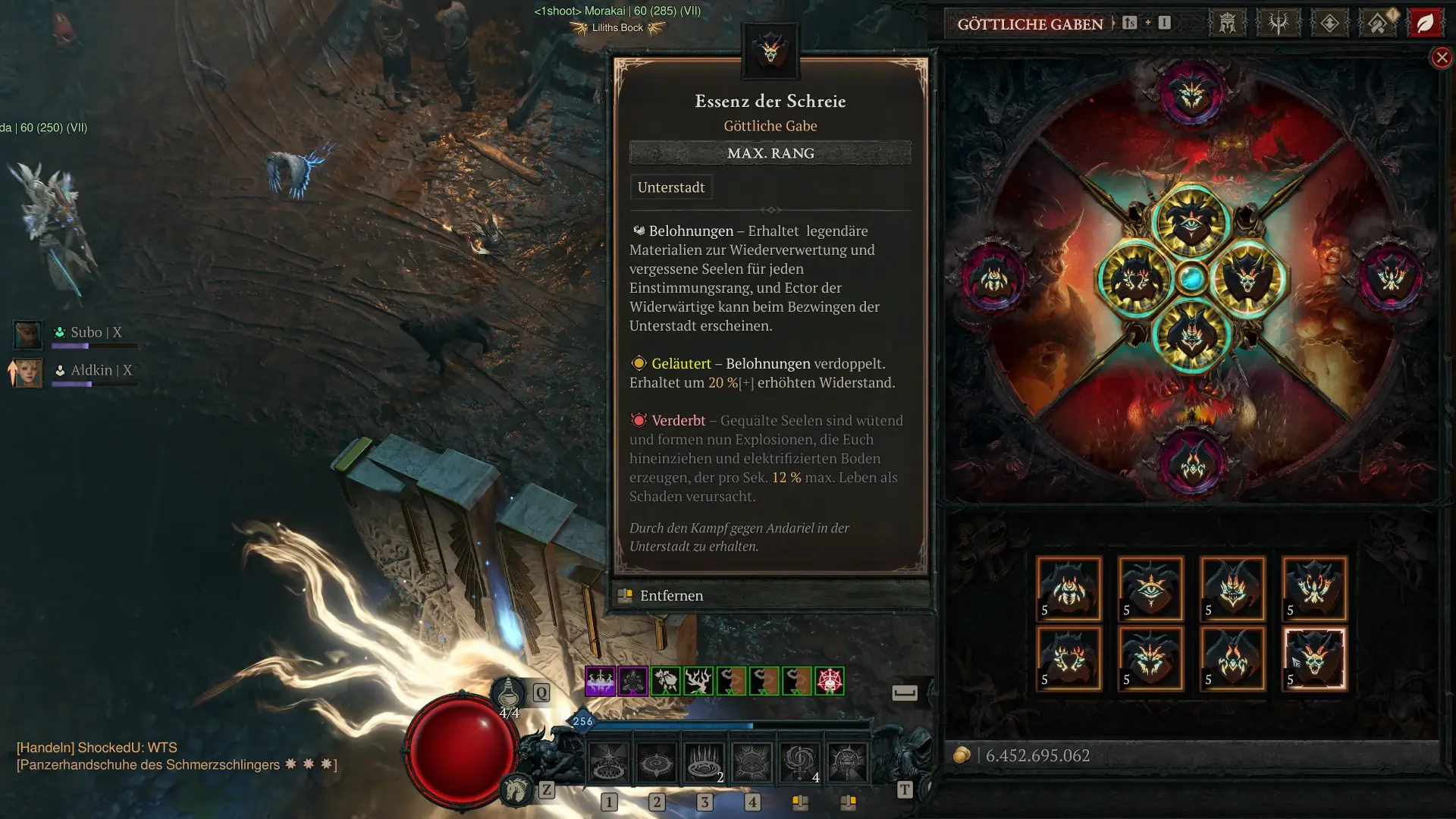
Task: Select the highlighted gift stack of 5 in the grid
Action: point(1314,658)
